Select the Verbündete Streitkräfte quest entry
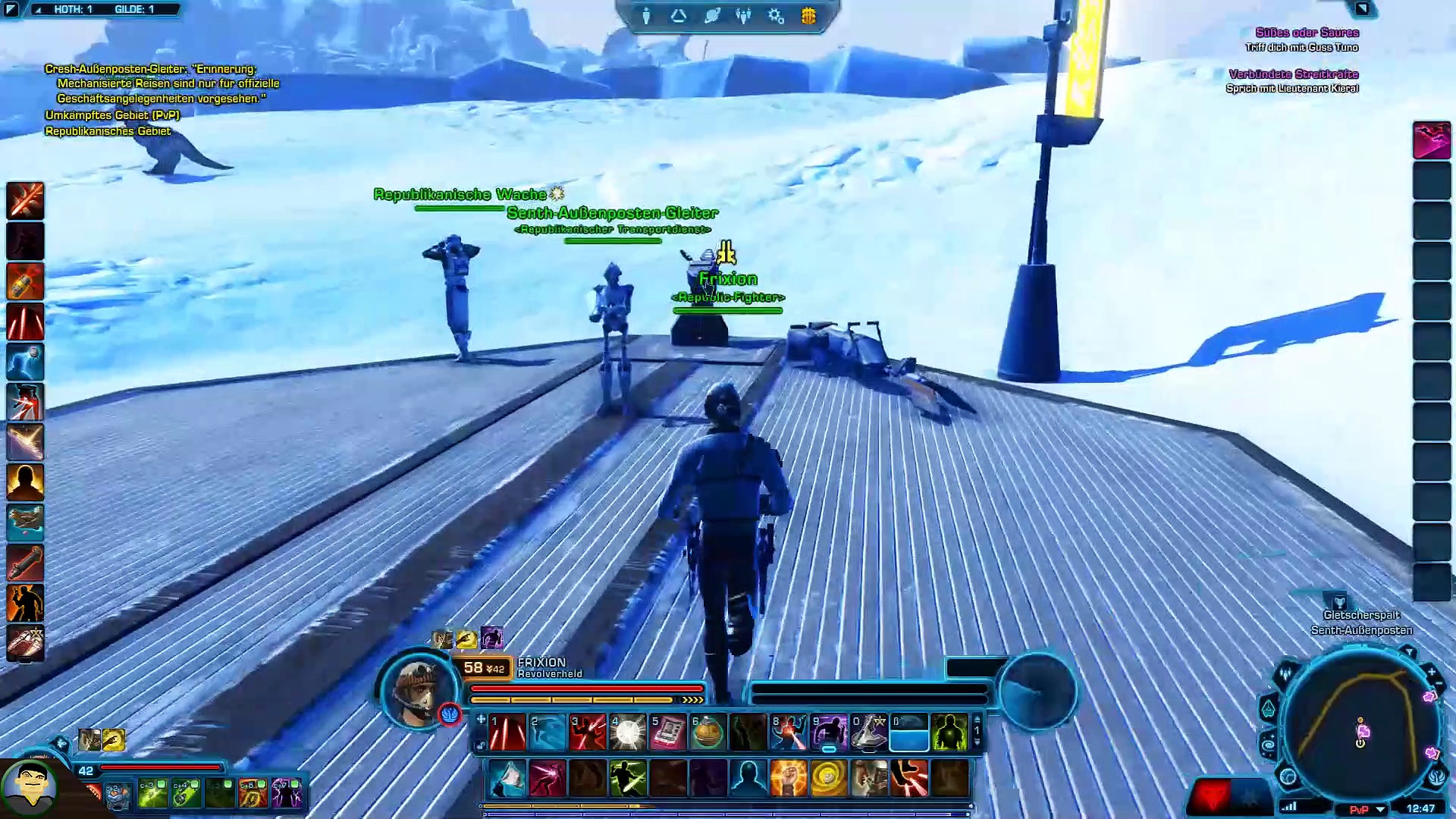The height and width of the screenshot is (819, 1456). click(x=1293, y=74)
